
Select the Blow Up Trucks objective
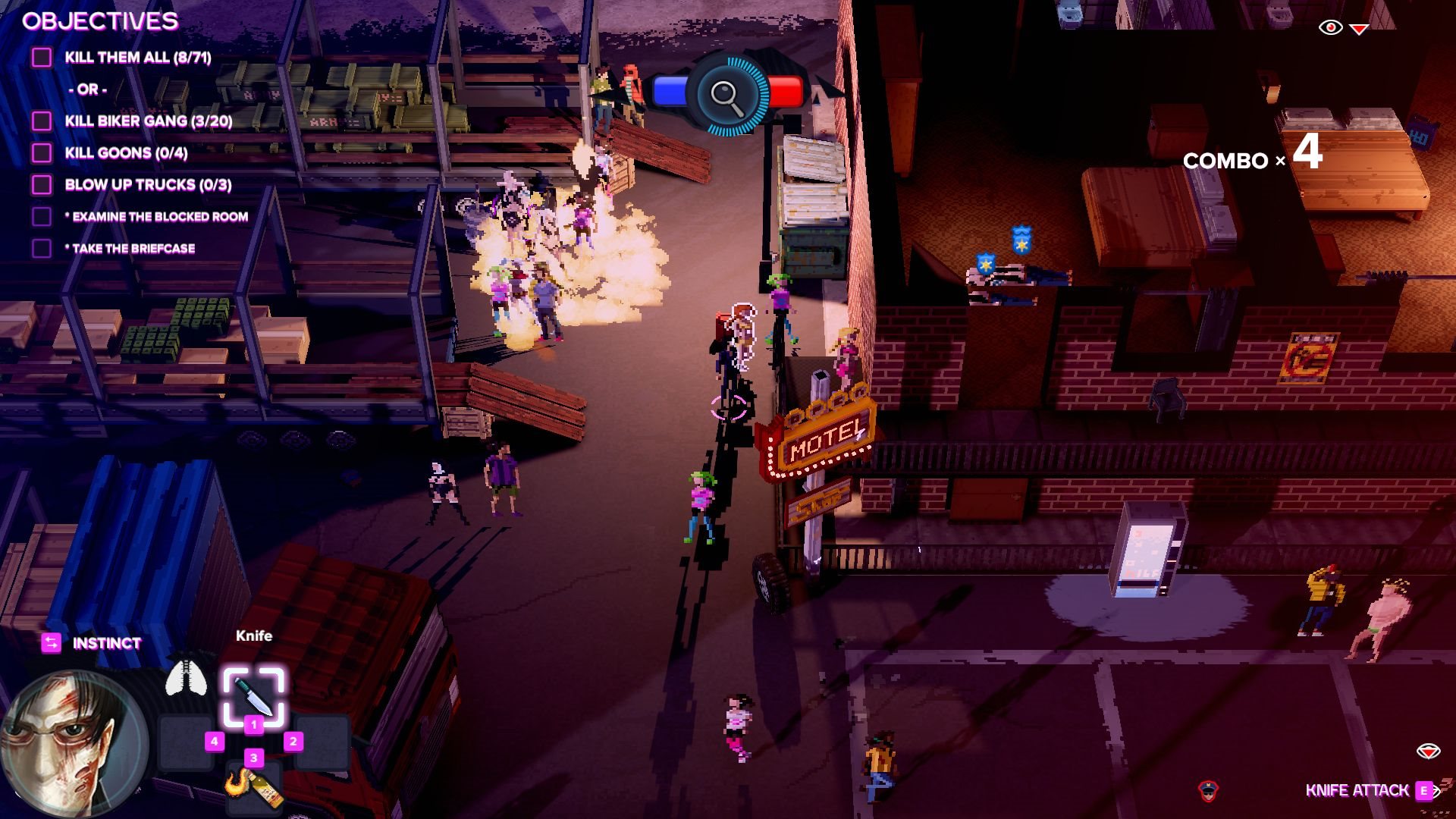tap(148, 185)
